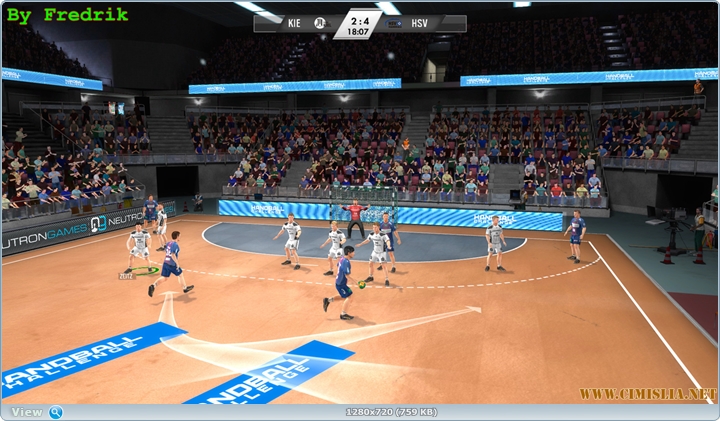Open the image viewer's View magnifier
Viewport: 720px width, 421px height.
(56, 412)
